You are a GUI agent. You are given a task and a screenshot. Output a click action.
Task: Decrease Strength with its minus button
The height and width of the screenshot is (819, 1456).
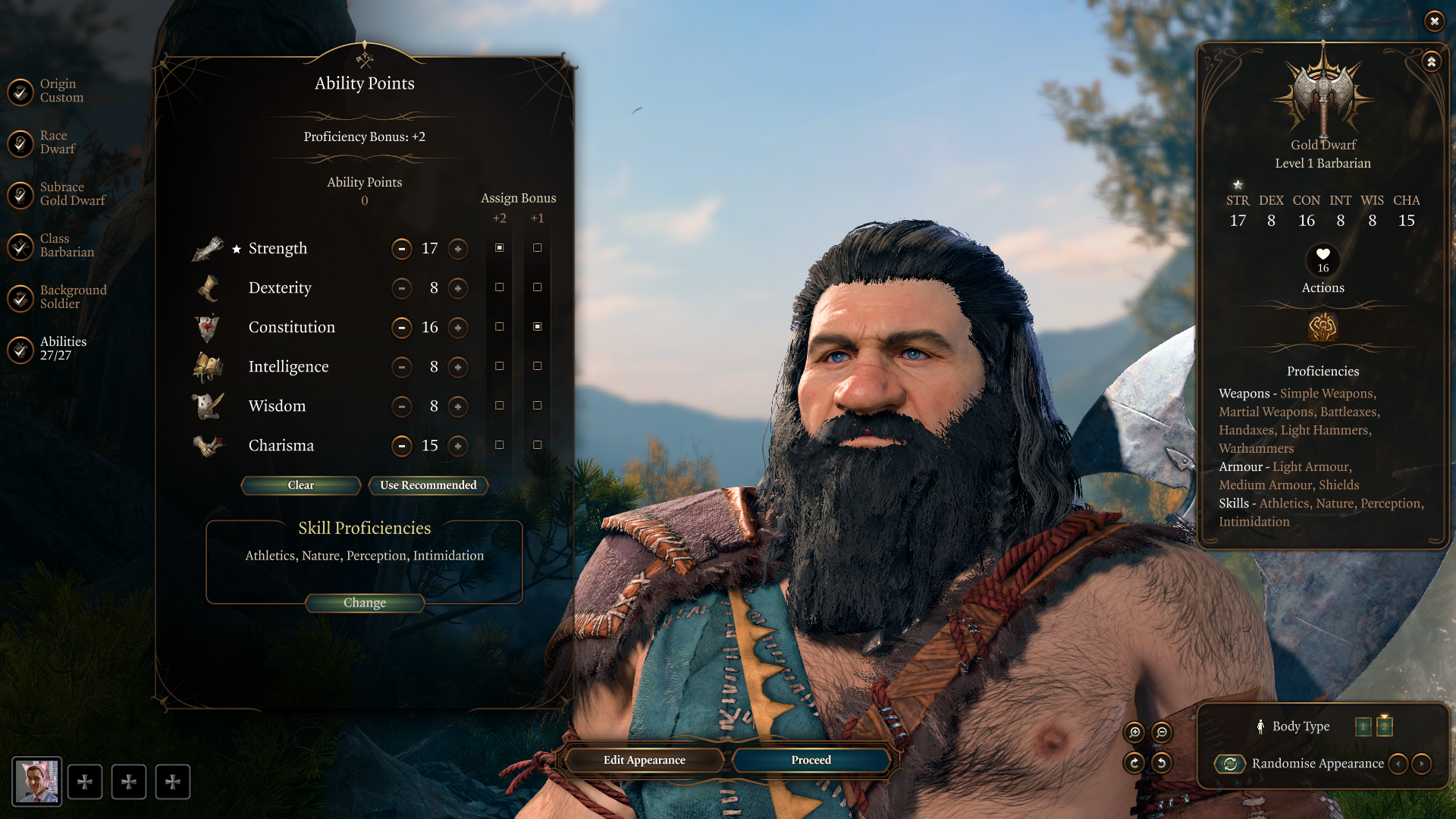(402, 249)
